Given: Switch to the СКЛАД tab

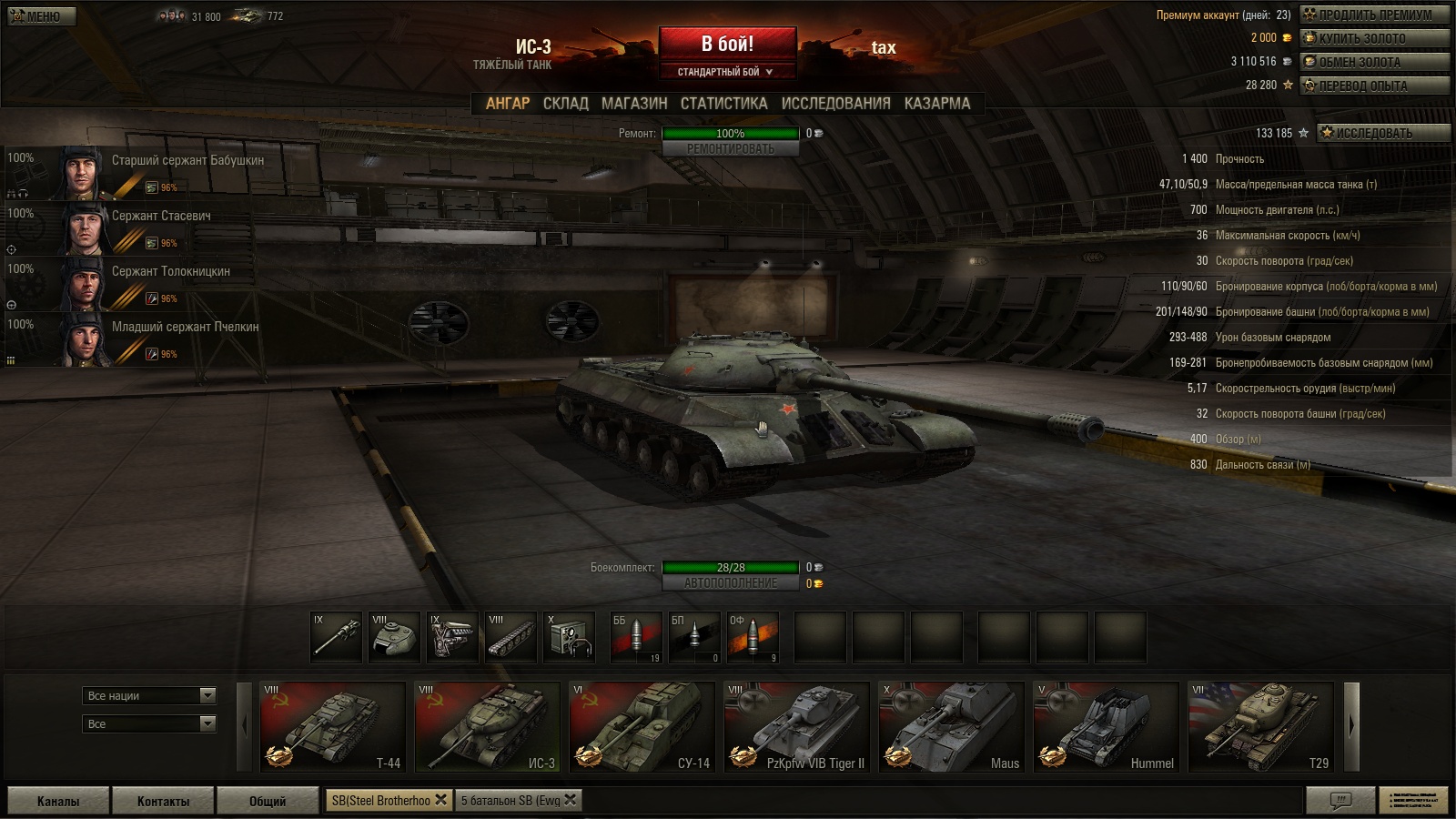Looking at the screenshot, I should pyautogui.click(x=565, y=104).
